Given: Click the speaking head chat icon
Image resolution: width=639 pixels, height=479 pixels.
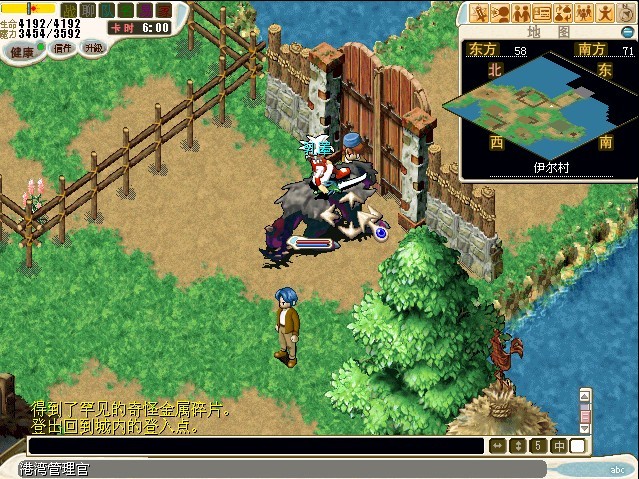Looking at the screenshot, I should pyautogui.click(x=501, y=13).
